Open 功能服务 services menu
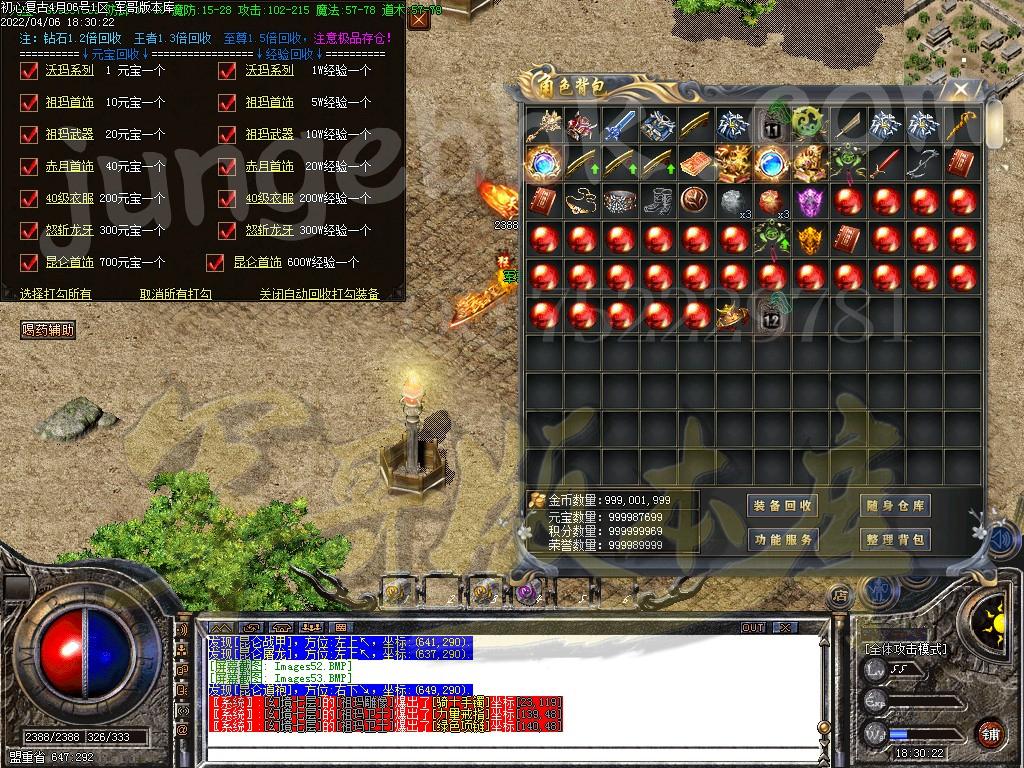Screen dimensions: 1024x768 [x=782, y=540]
